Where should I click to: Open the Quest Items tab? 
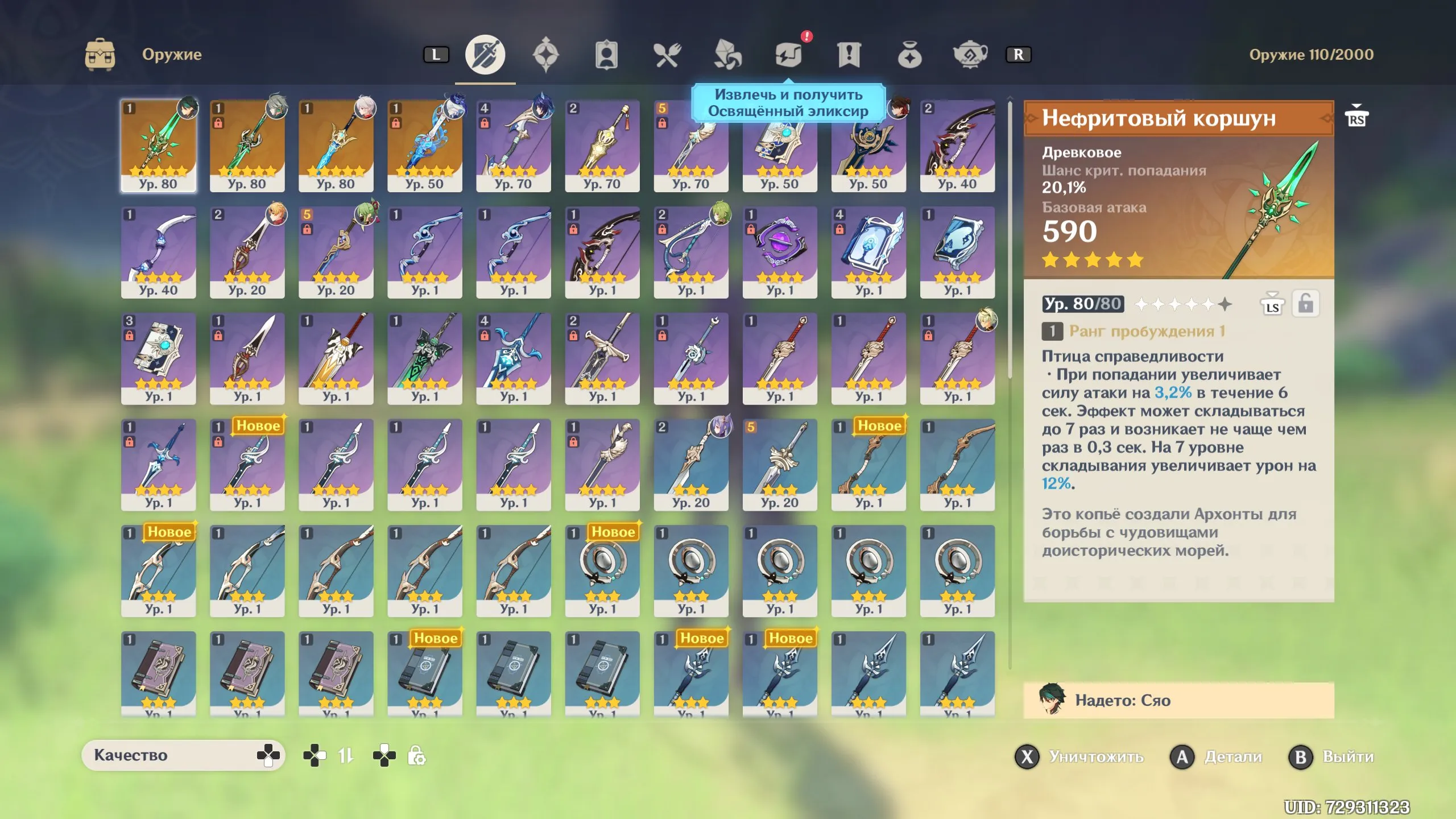[x=850, y=55]
